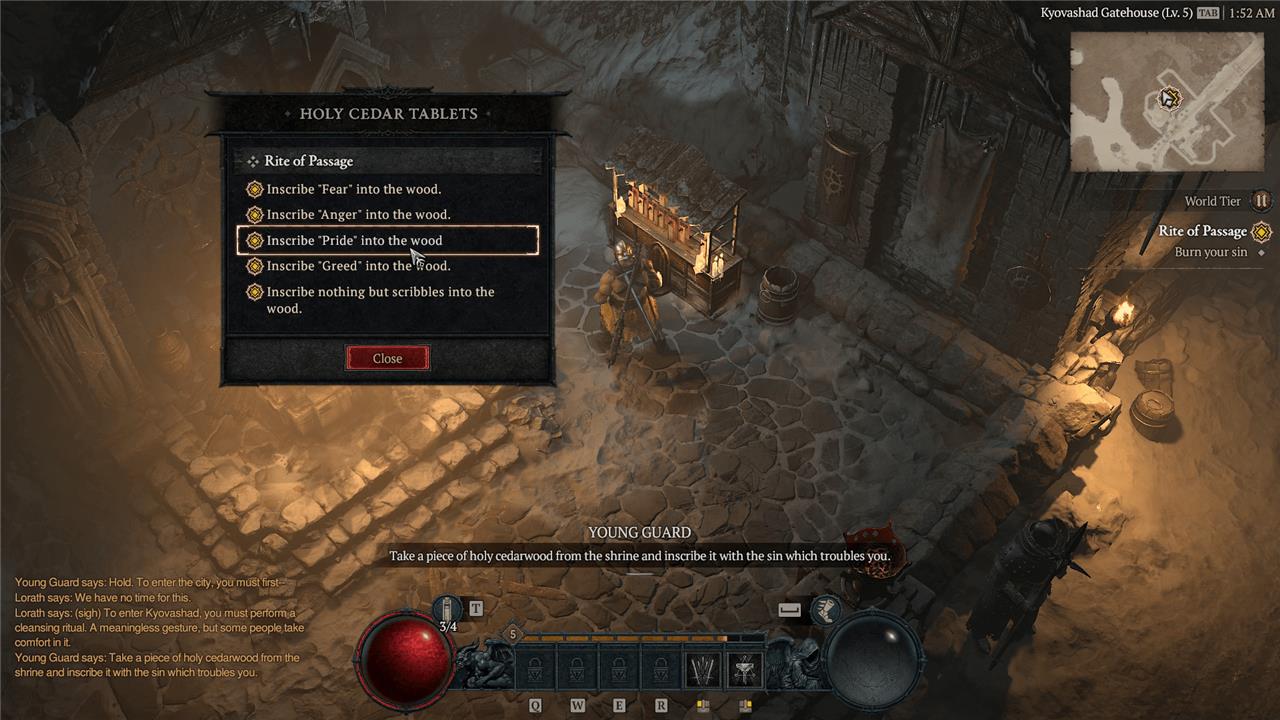Activate the last skill slot on the action bar
This screenshot has height=720, width=1280.
pyautogui.click(x=743, y=669)
